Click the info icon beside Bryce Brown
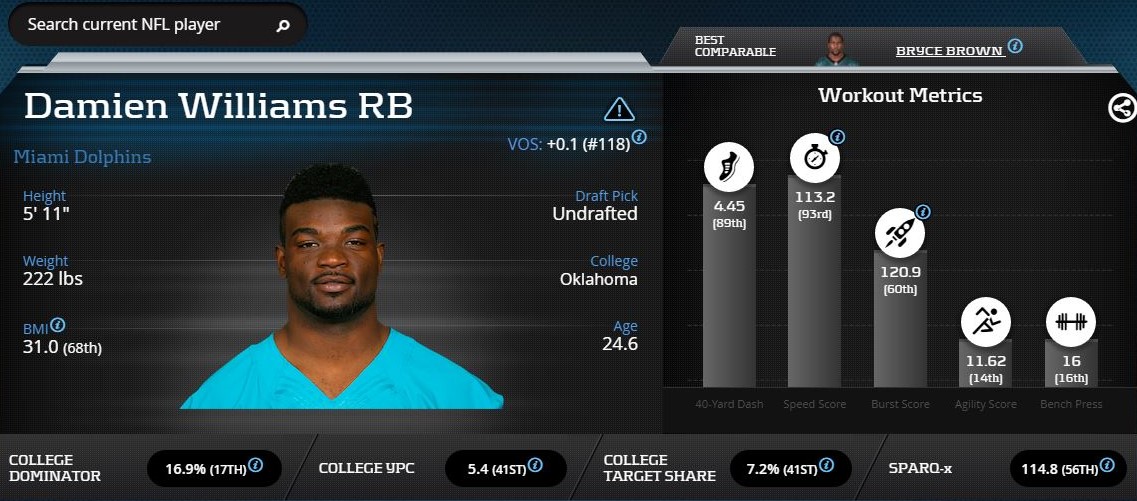1137x501 pixels. (1015, 46)
